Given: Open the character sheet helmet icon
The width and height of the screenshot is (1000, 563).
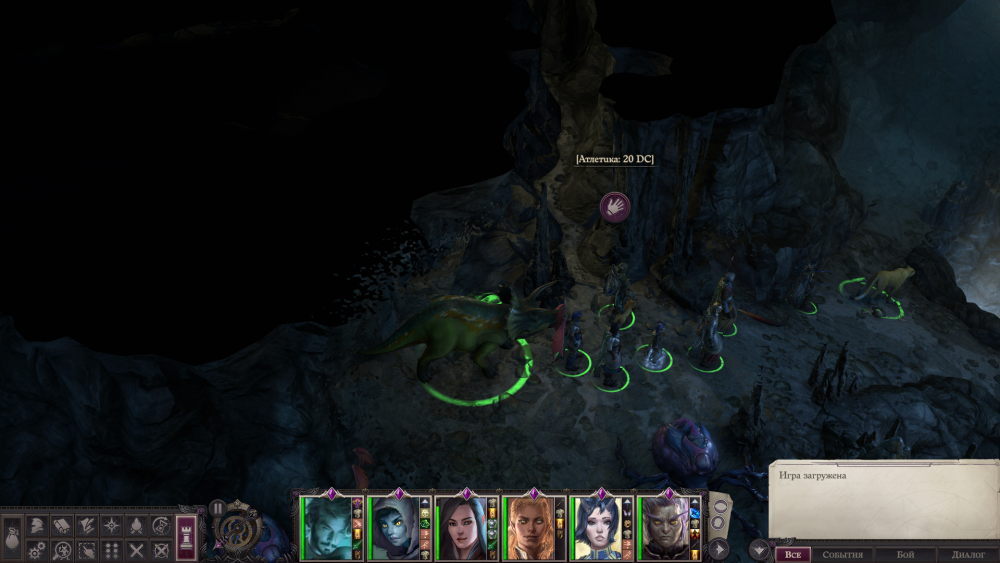Looking at the screenshot, I should tap(37, 525).
